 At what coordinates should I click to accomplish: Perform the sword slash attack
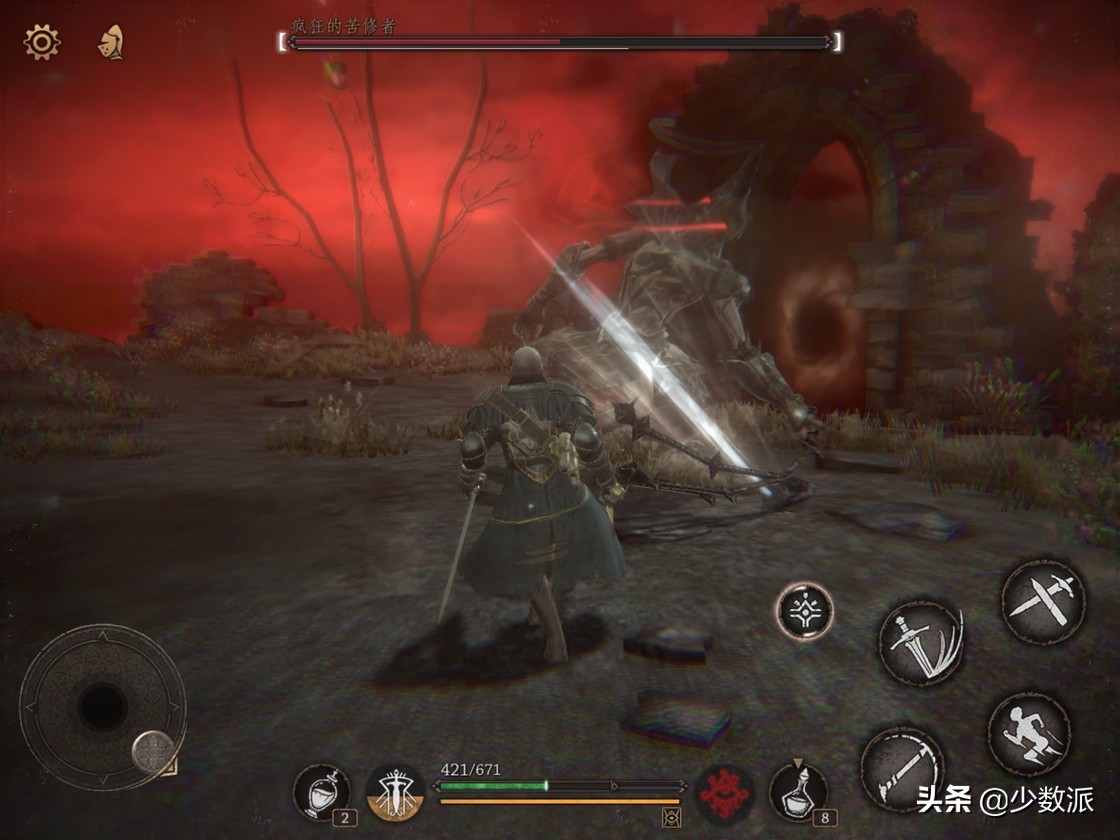click(920, 641)
